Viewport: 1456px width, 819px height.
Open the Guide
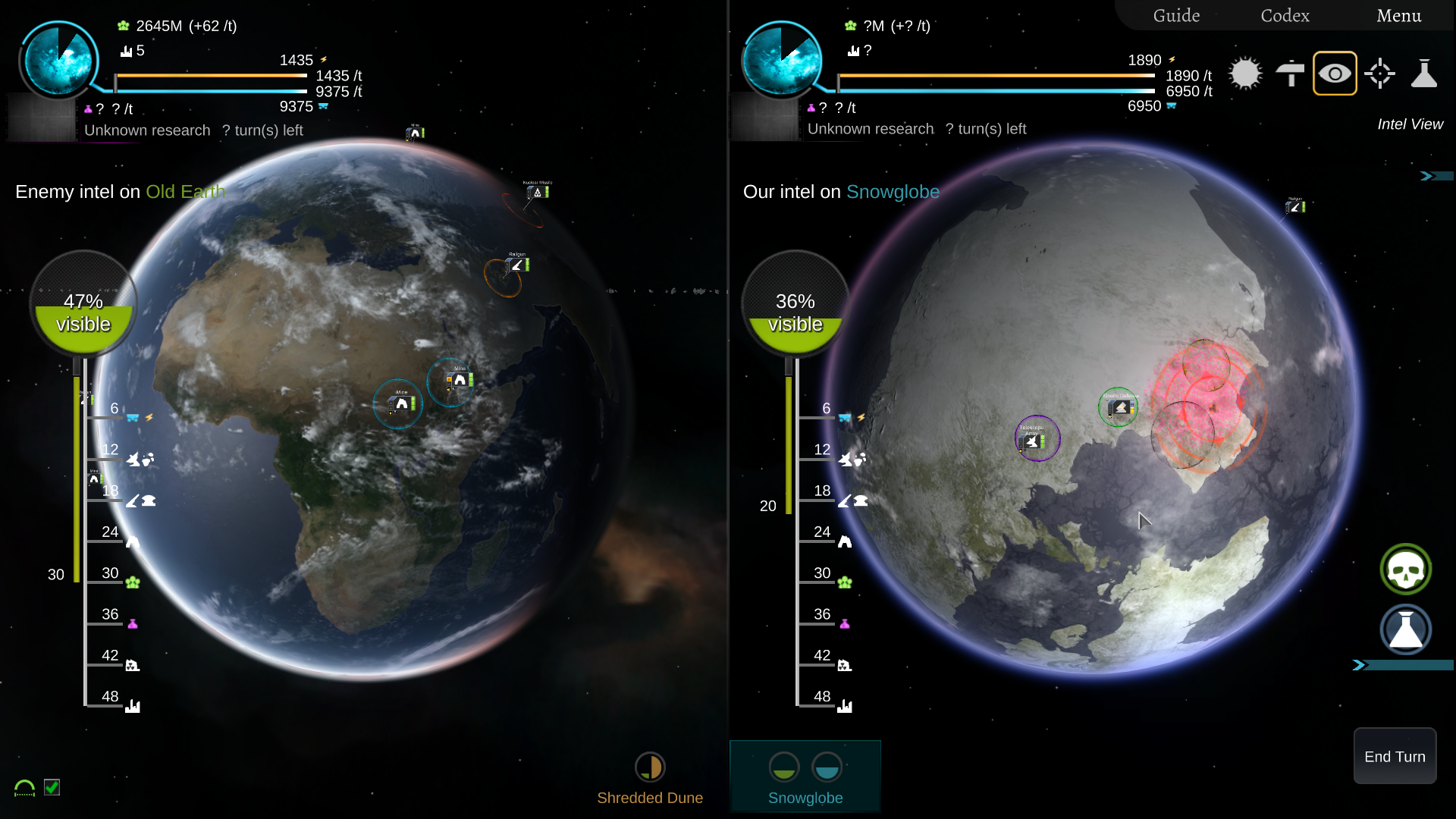click(x=1176, y=15)
